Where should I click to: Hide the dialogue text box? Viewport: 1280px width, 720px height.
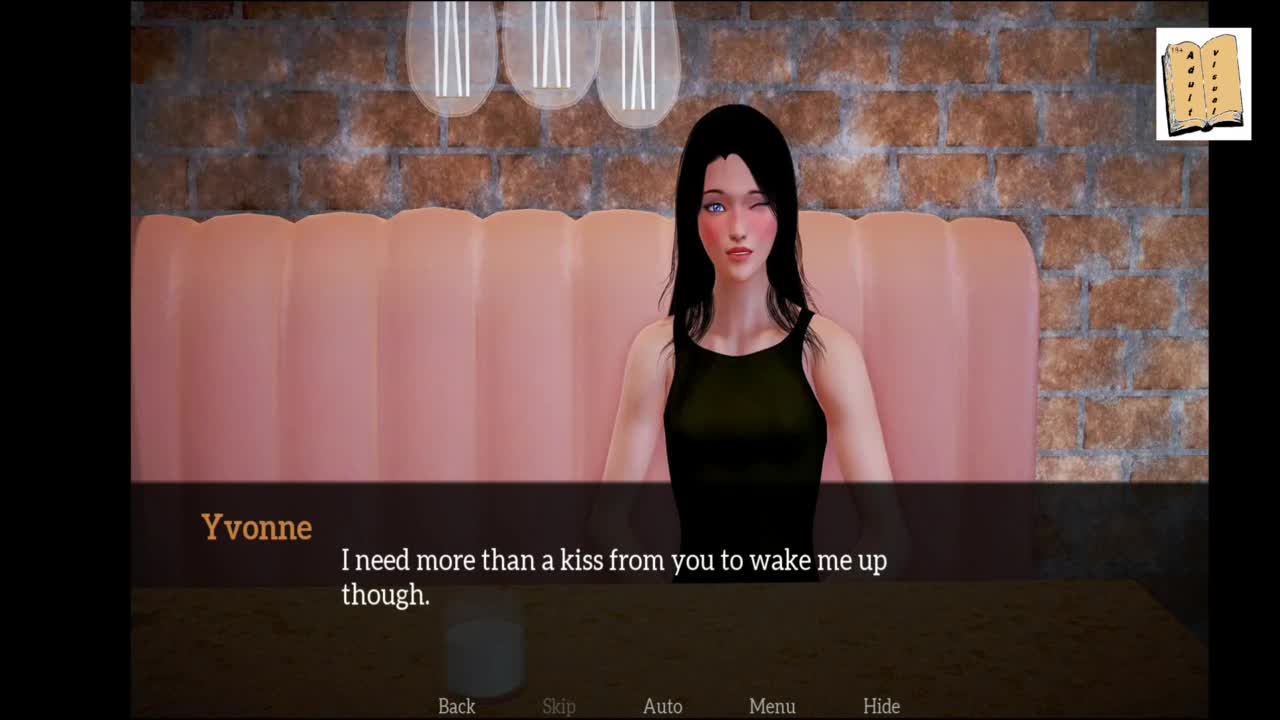[x=881, y=706]
